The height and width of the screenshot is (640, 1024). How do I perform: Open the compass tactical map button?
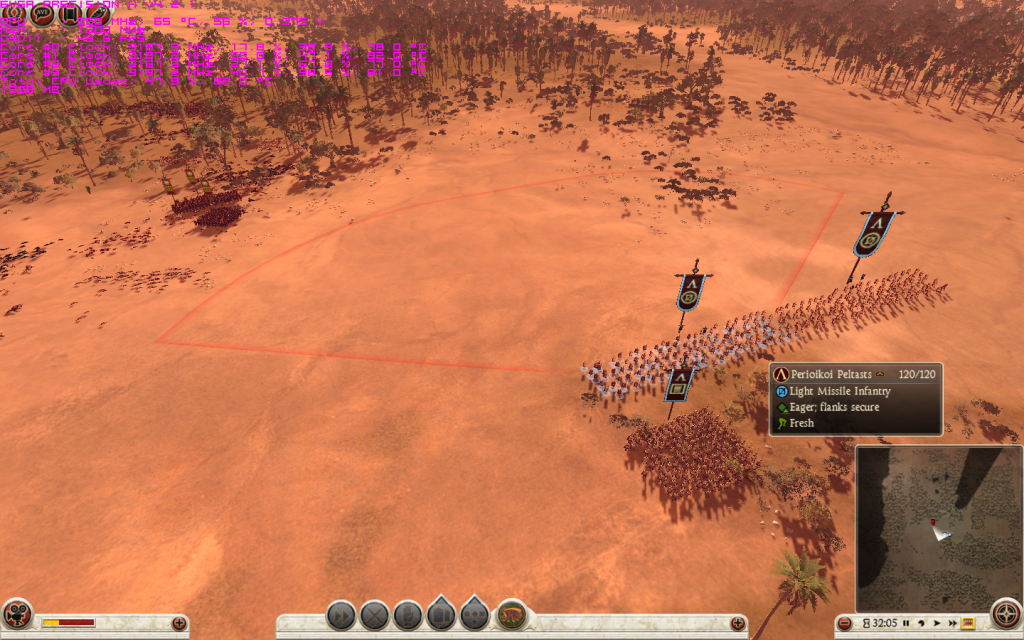(1005, 614)
